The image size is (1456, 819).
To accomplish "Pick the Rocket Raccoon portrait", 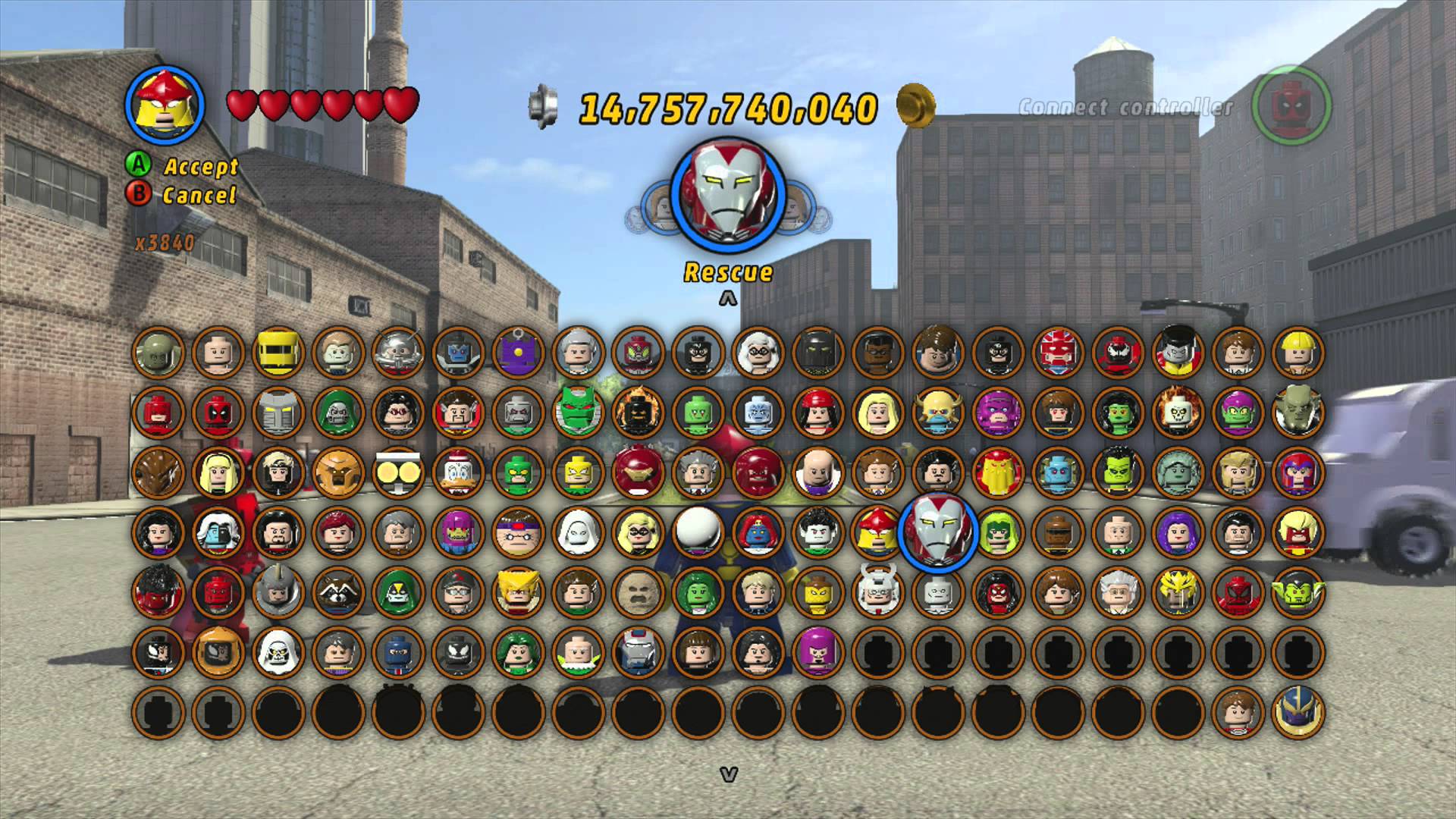I will click(x=338, y=591).
